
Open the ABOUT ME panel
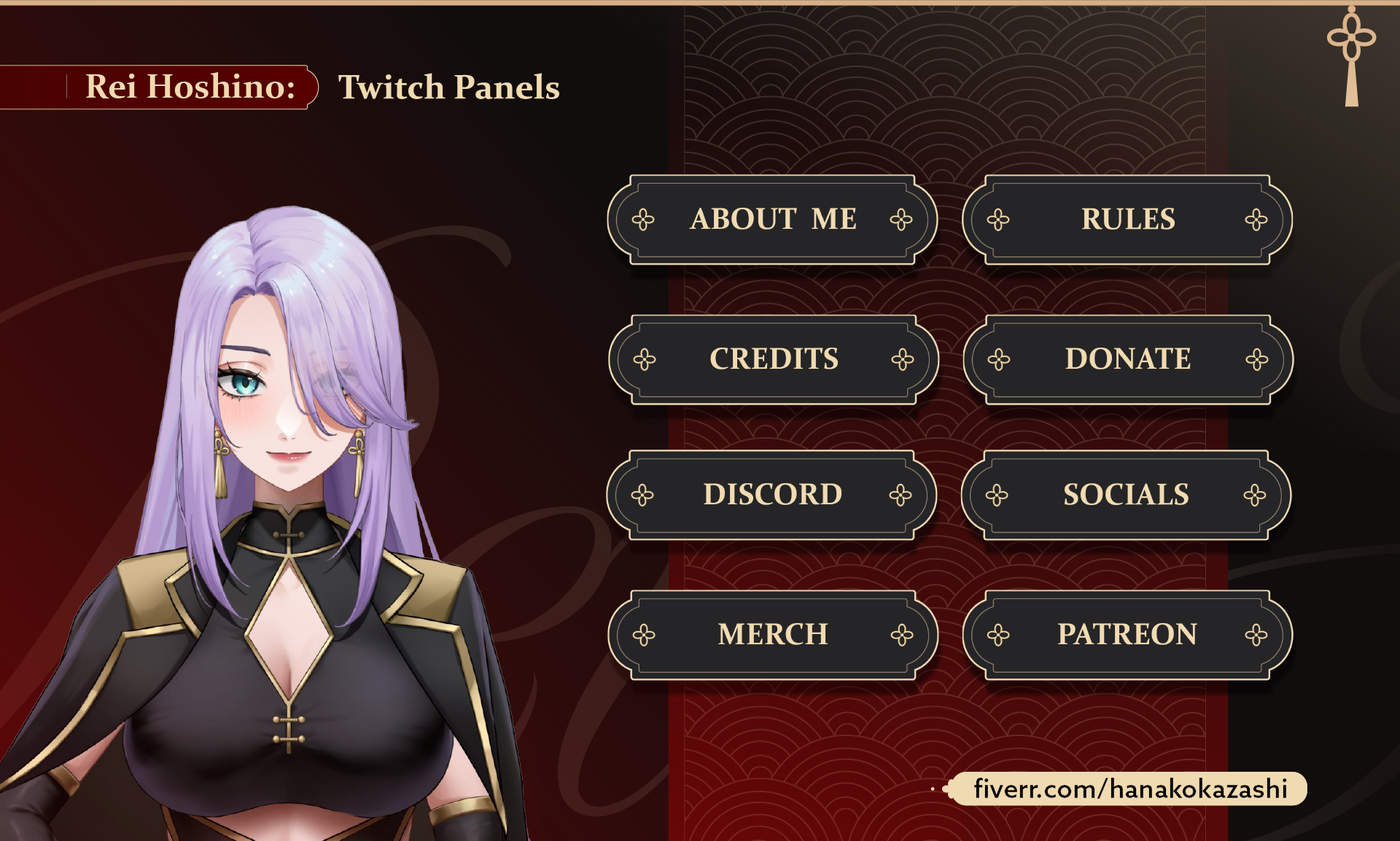[x=772, y=219]
